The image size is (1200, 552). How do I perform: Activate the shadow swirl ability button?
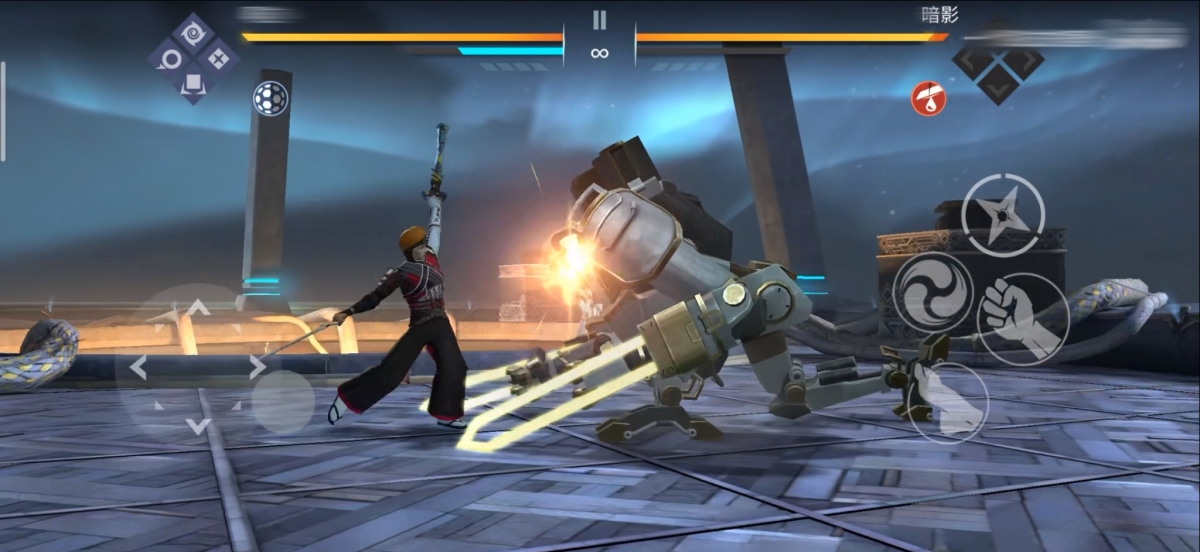click(x=933, y=290)
